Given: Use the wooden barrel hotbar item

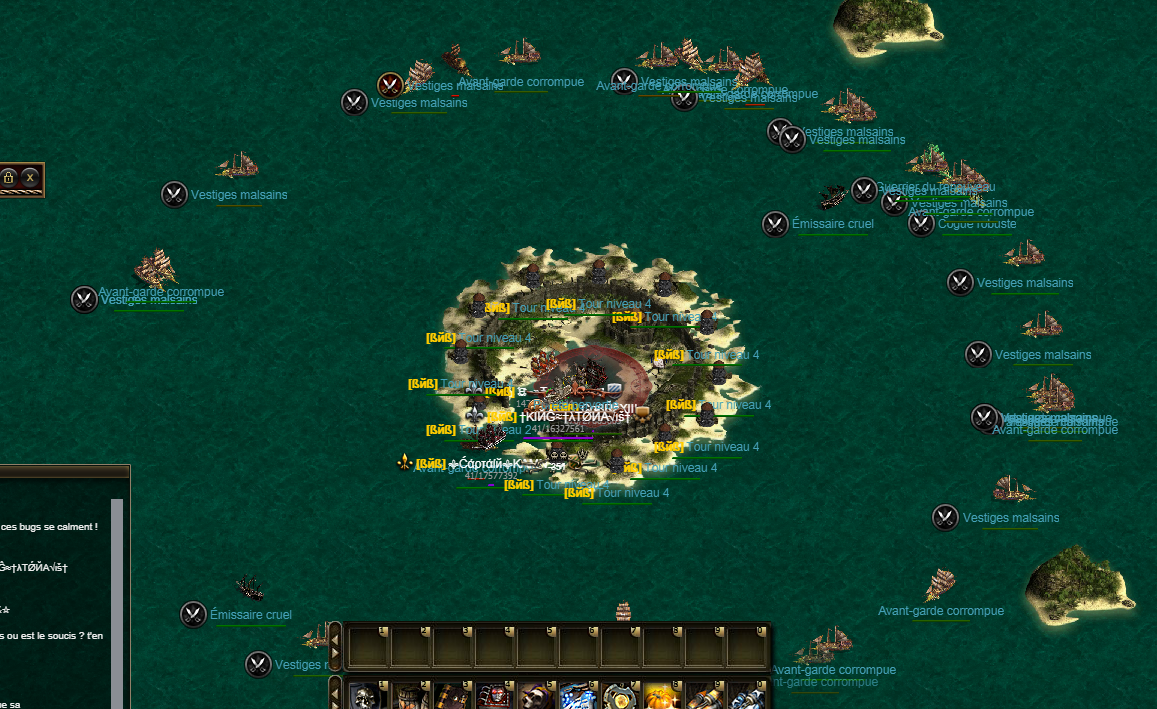Looking at the screenshot, I should (408, 695).
